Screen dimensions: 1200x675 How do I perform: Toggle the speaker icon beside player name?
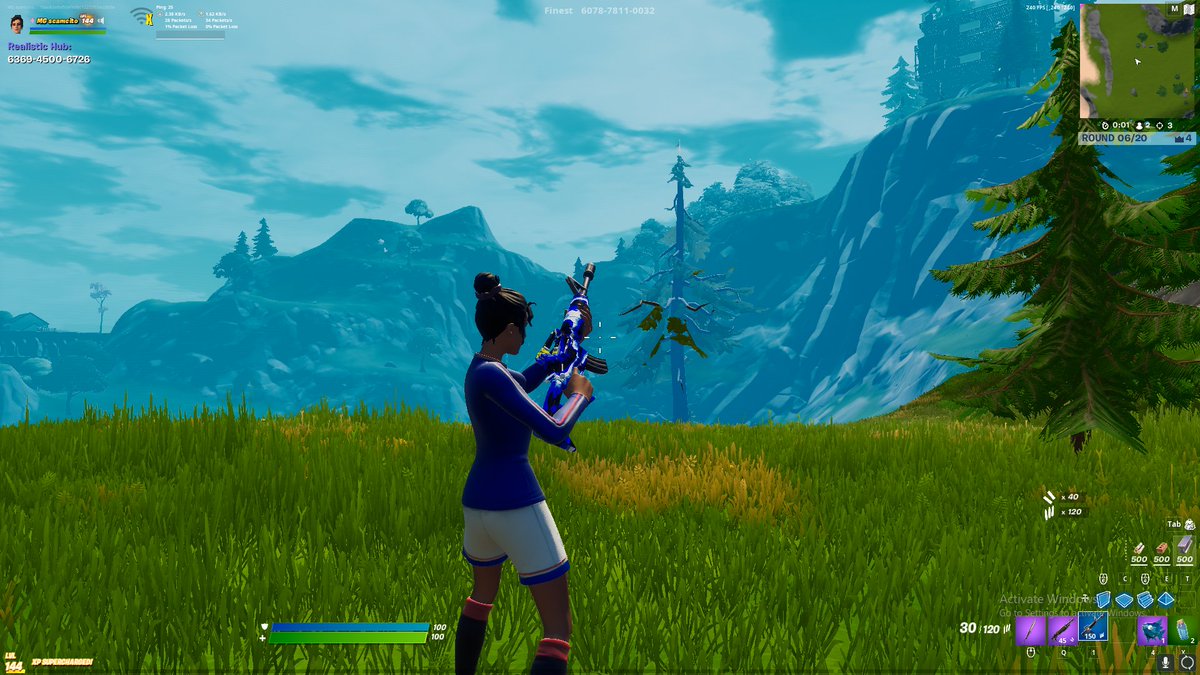click(x=101, y=19)
